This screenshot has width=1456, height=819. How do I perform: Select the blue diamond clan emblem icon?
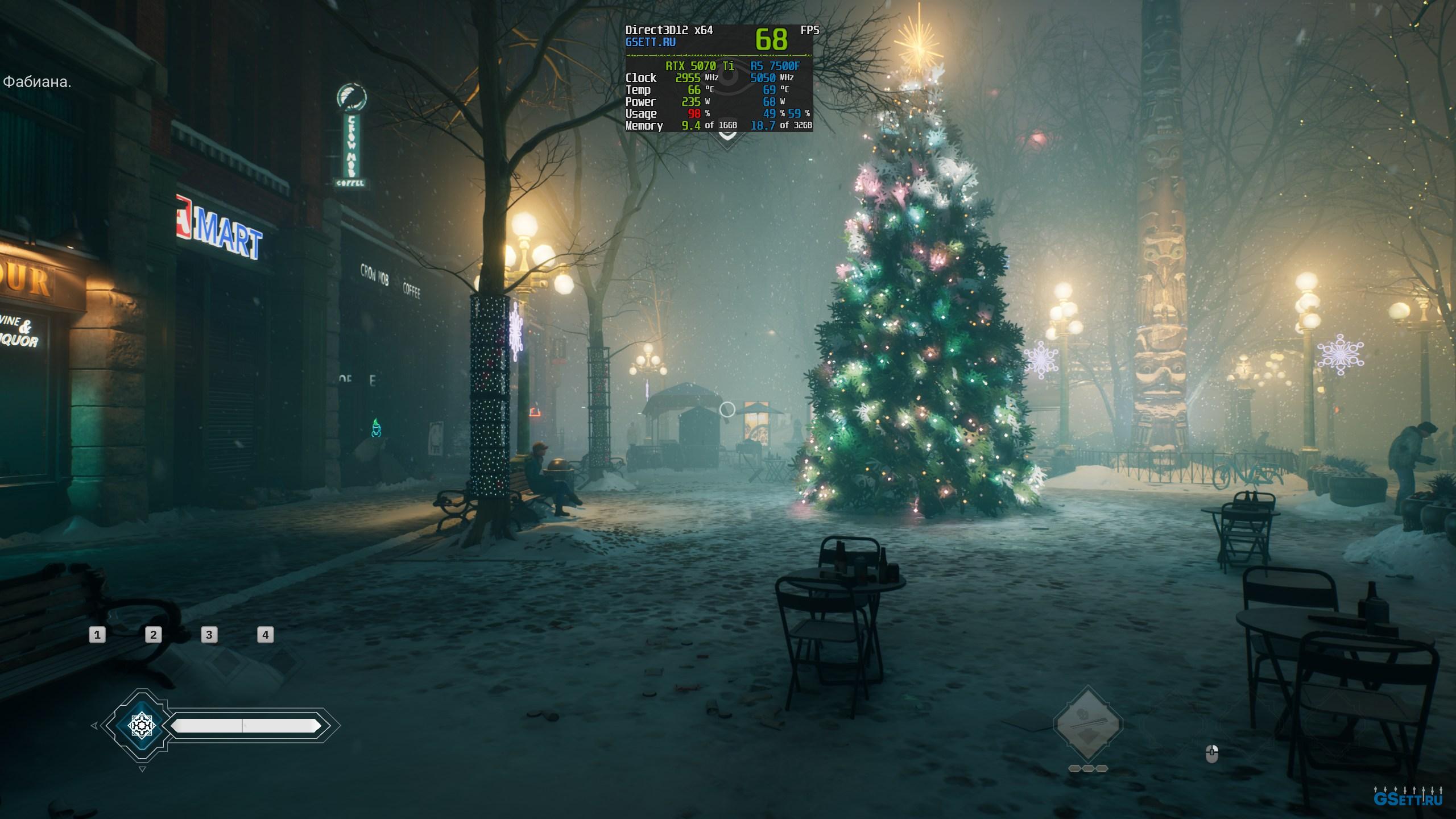[141, 726]
